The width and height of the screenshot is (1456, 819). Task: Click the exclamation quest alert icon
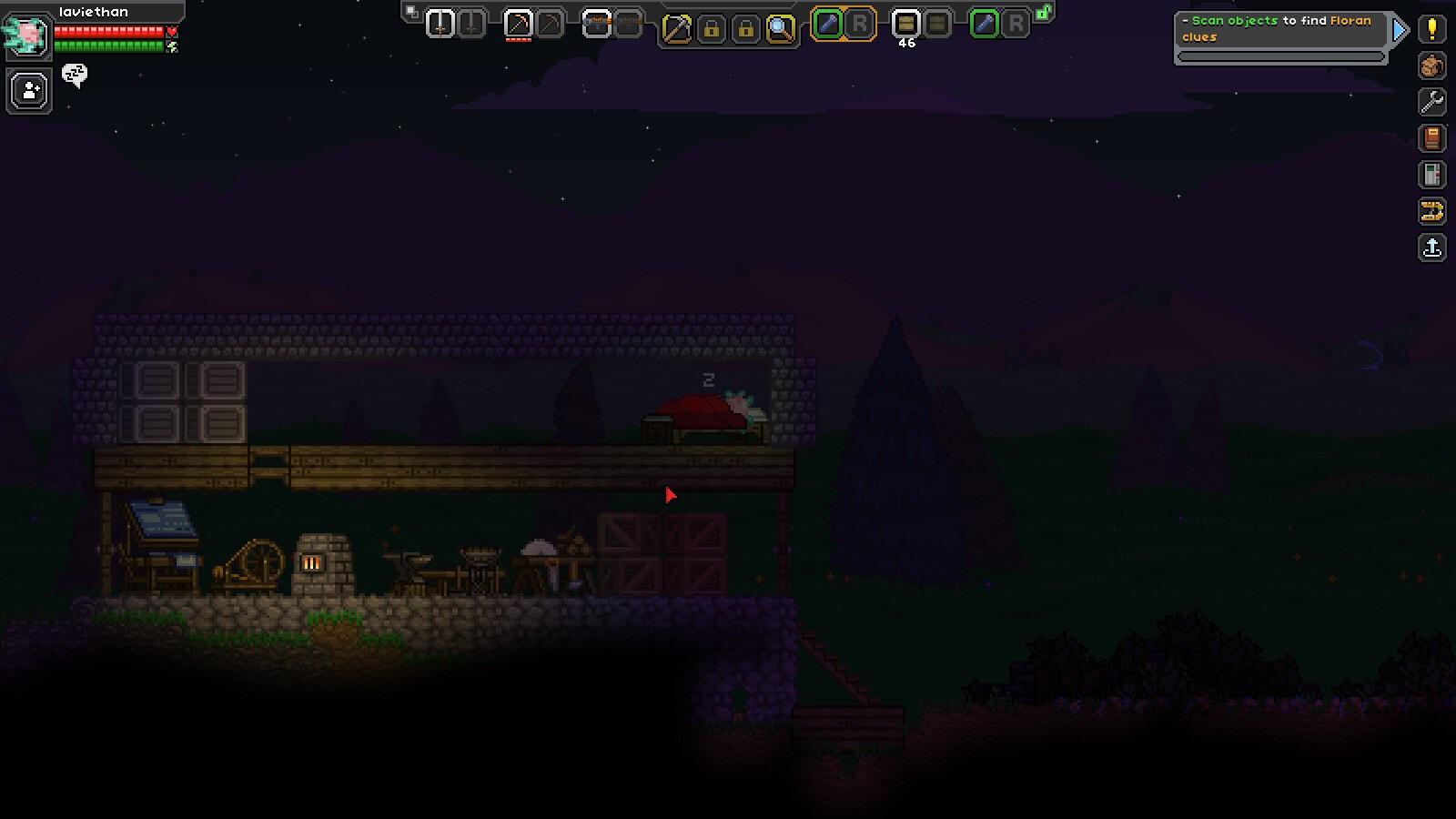coord(1431,29)
